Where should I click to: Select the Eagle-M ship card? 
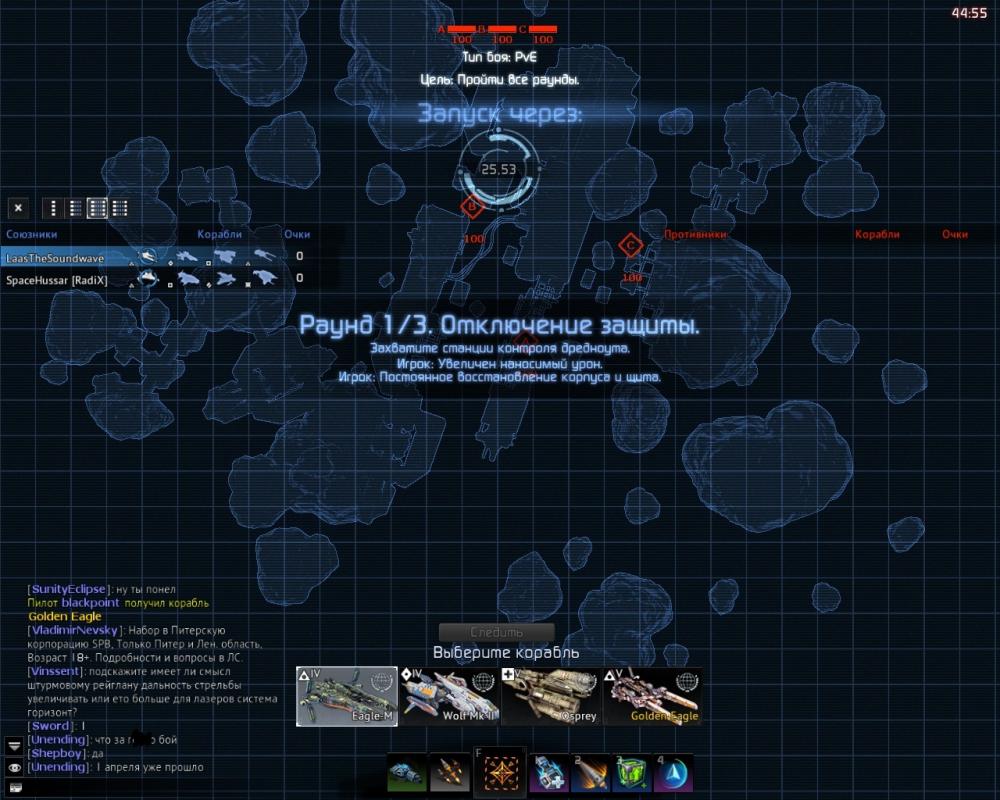click(348, 696)
